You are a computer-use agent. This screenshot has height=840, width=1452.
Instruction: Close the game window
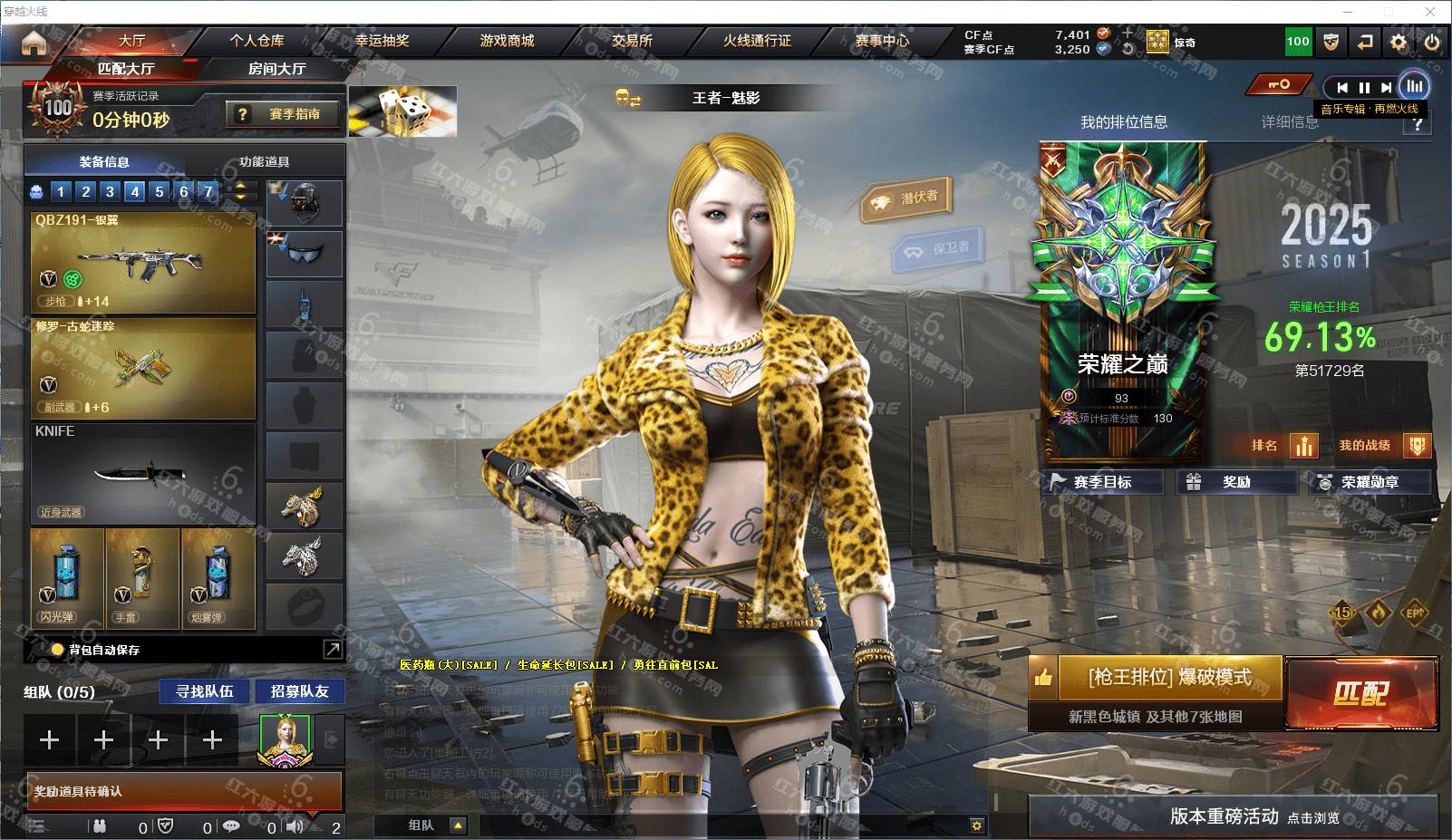coord(1430,12)
